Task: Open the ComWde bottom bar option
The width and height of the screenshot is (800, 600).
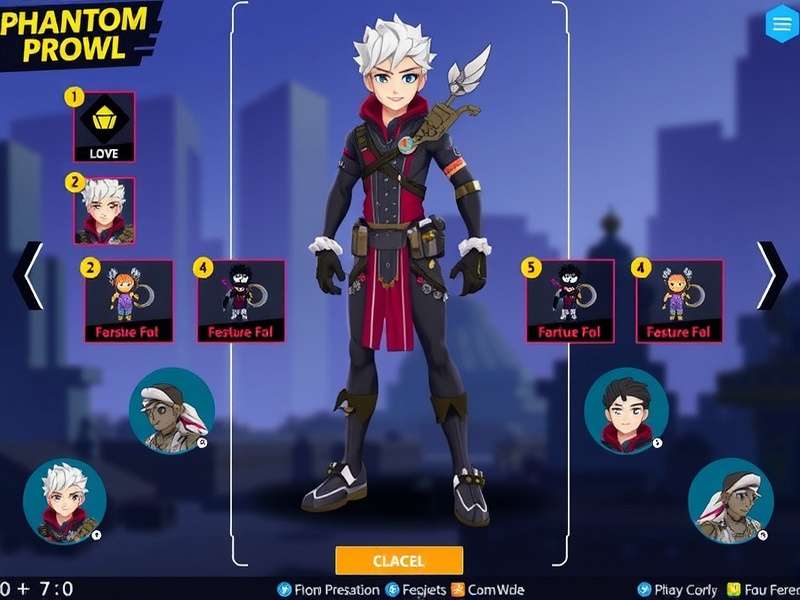Action: click(x=489, y=590)
